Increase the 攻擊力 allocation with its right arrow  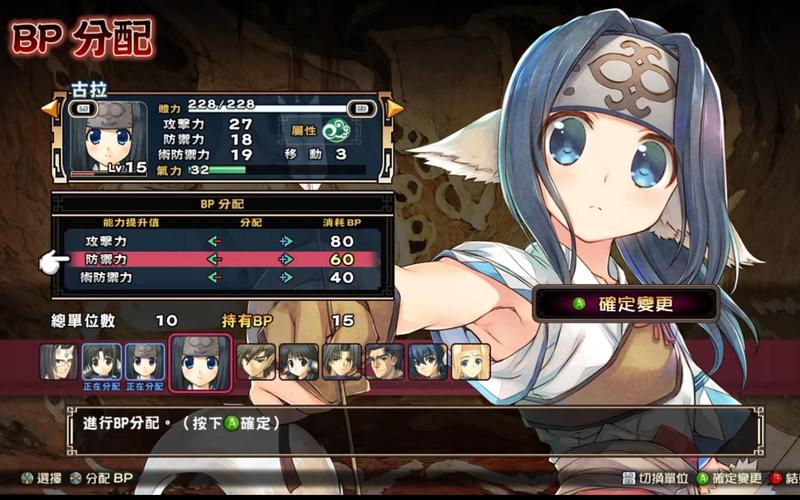tap(286, 241)
